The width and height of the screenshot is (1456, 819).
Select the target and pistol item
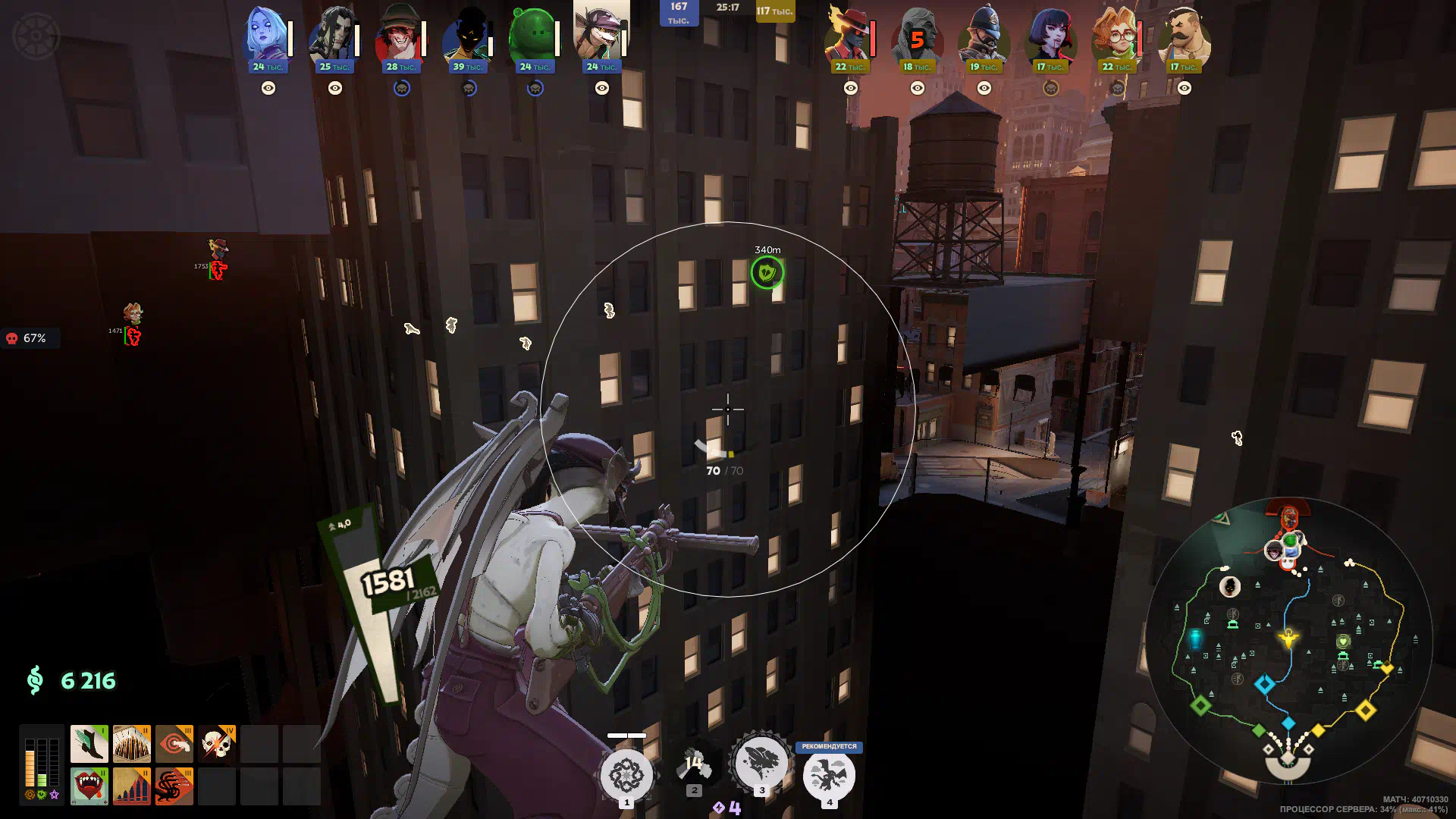pyautogui.click(x=174, y=744)
